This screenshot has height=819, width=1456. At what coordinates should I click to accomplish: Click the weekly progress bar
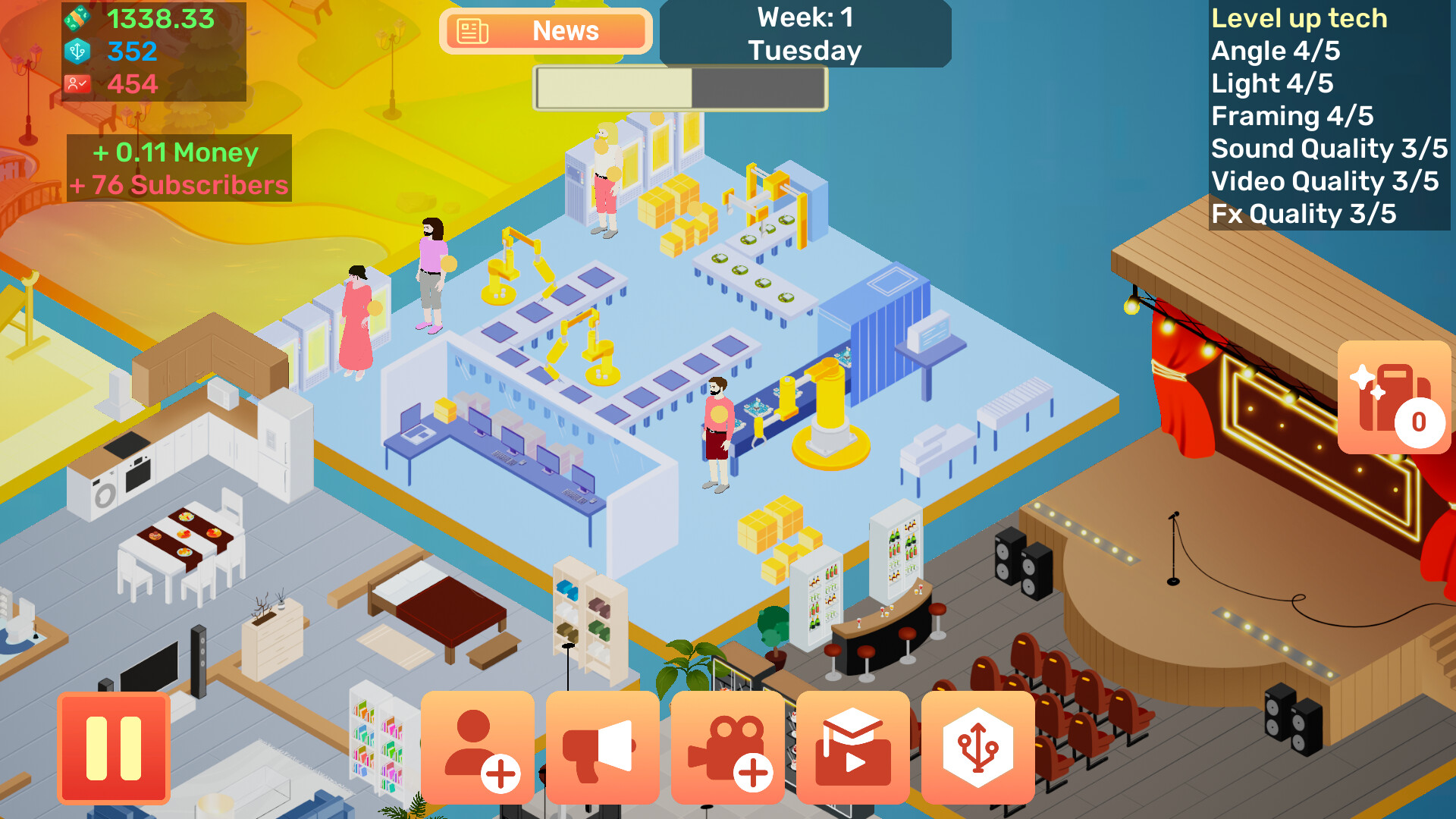679,89
